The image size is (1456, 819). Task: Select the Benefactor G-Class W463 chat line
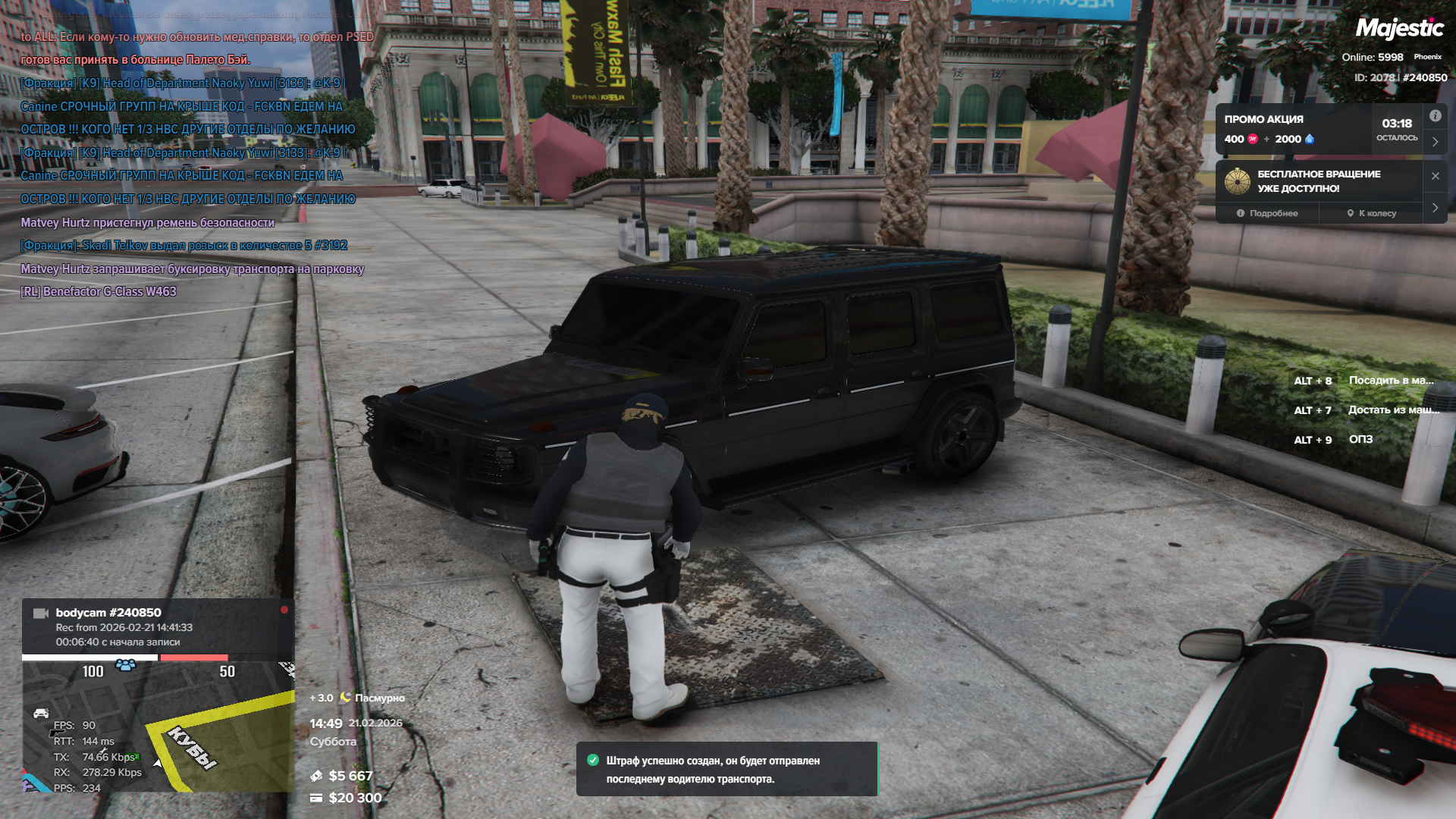(x=99, y=292)
